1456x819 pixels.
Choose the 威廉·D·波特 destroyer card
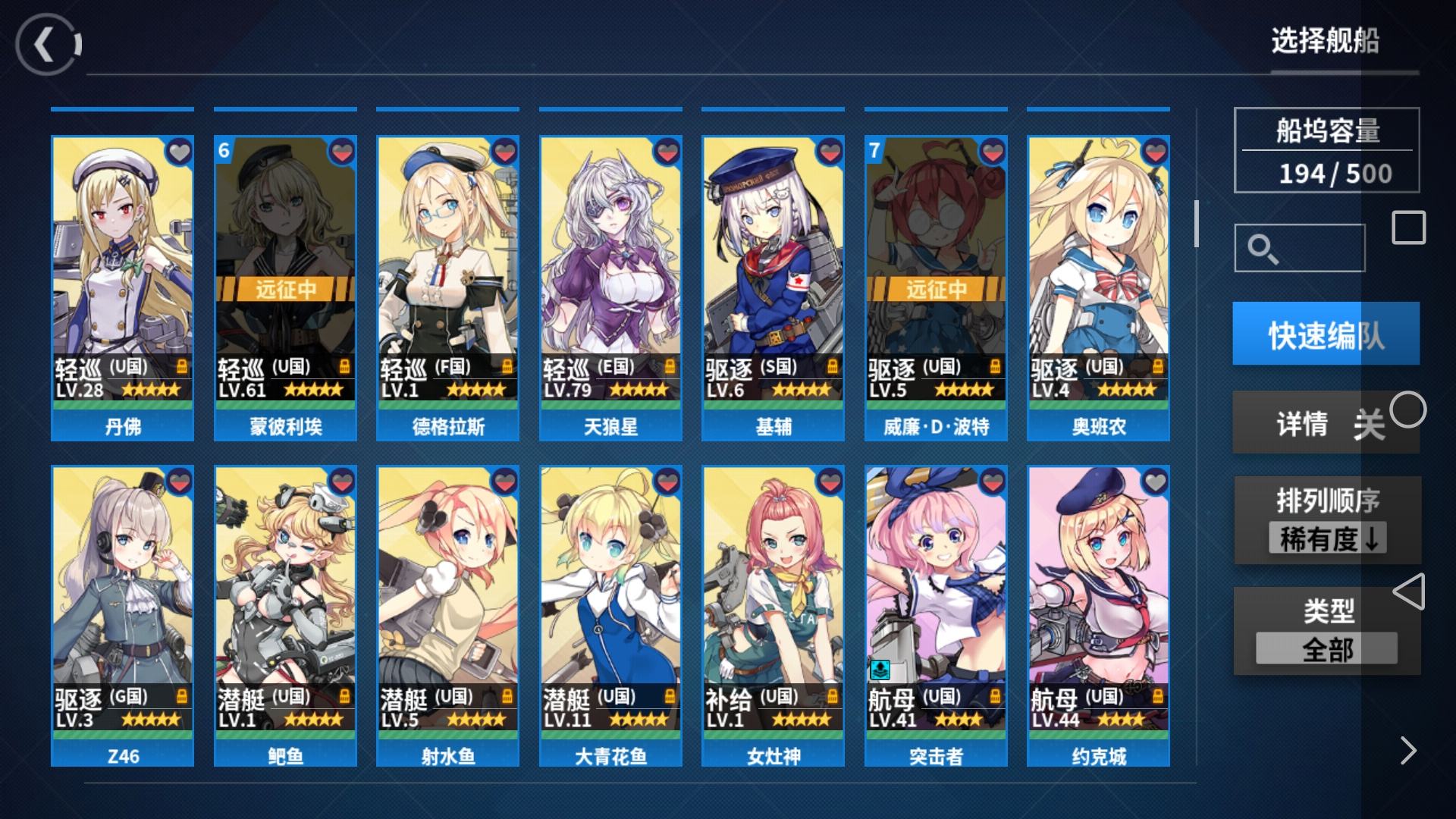tap(936, 288)
